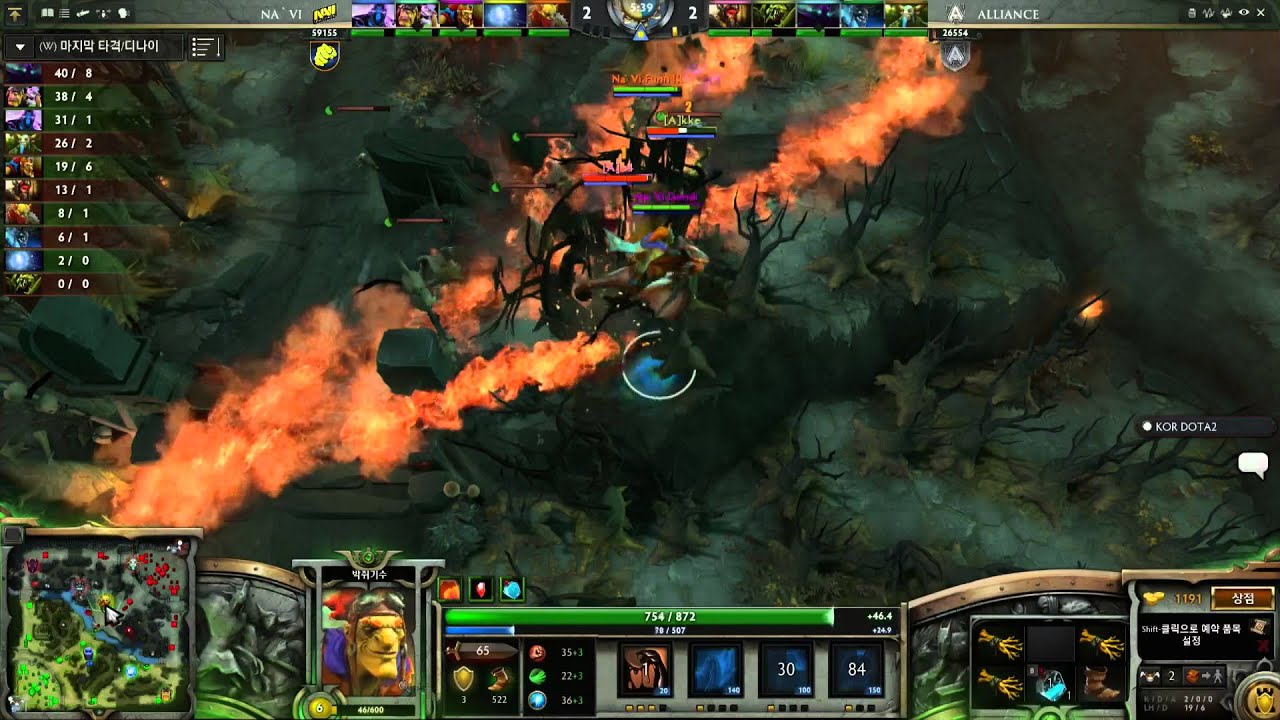Click the top-left arrow menu button
Screen dimensions: 1280x720
coord(15,13)
